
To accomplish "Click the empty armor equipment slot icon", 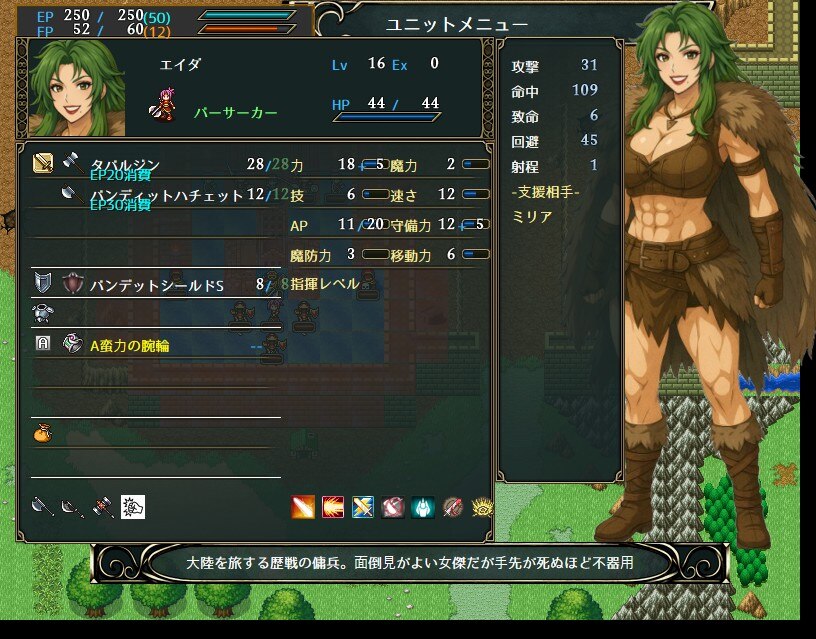I will click(43, 314).
